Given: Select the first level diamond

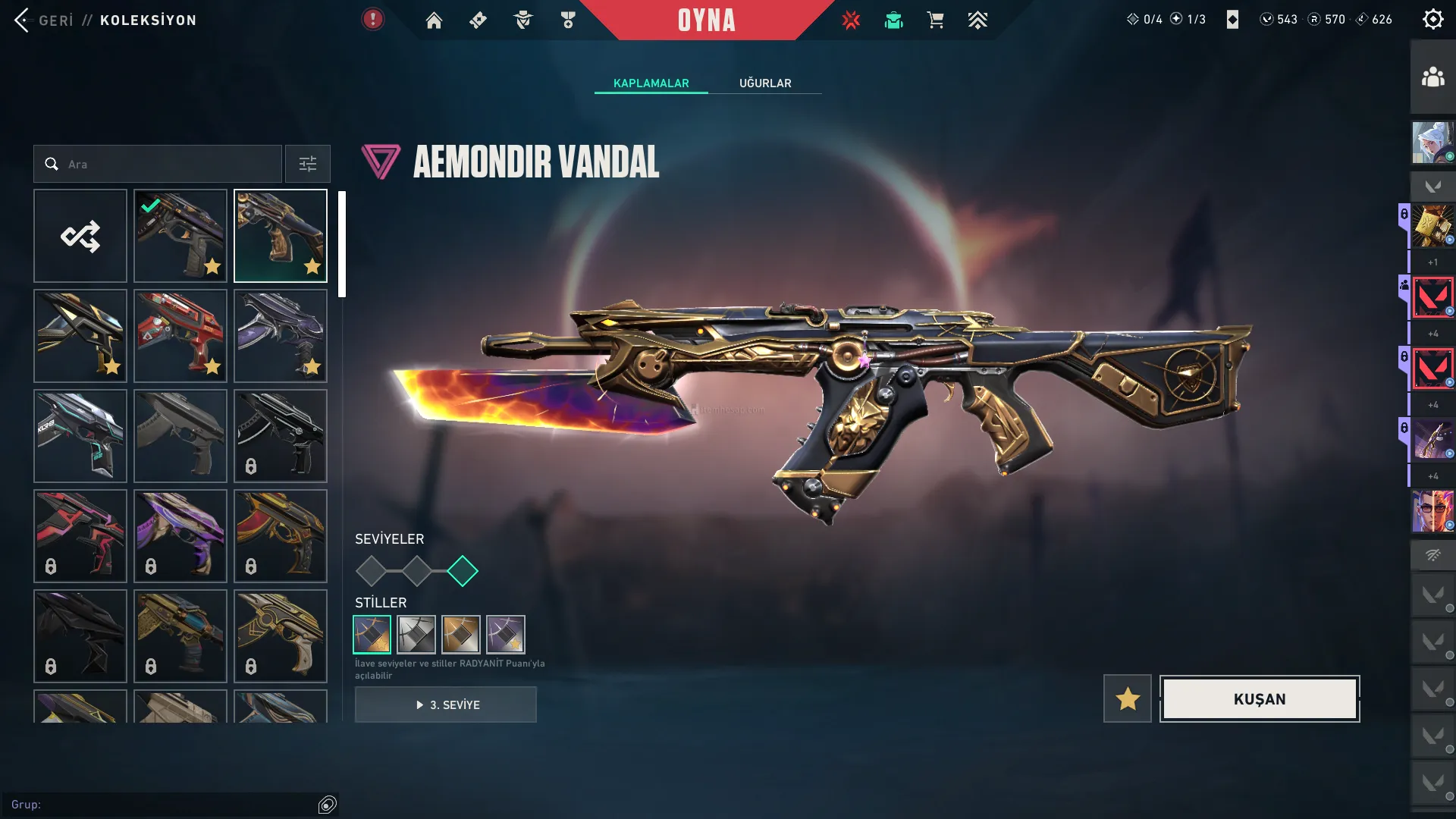Looking at the screenshot, I should point(371,571).
